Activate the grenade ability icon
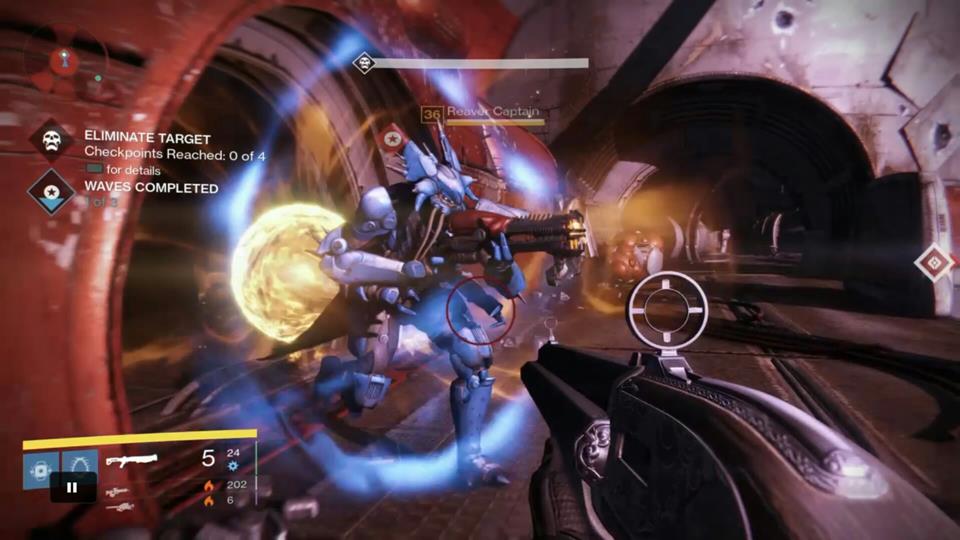 point(40,468)
